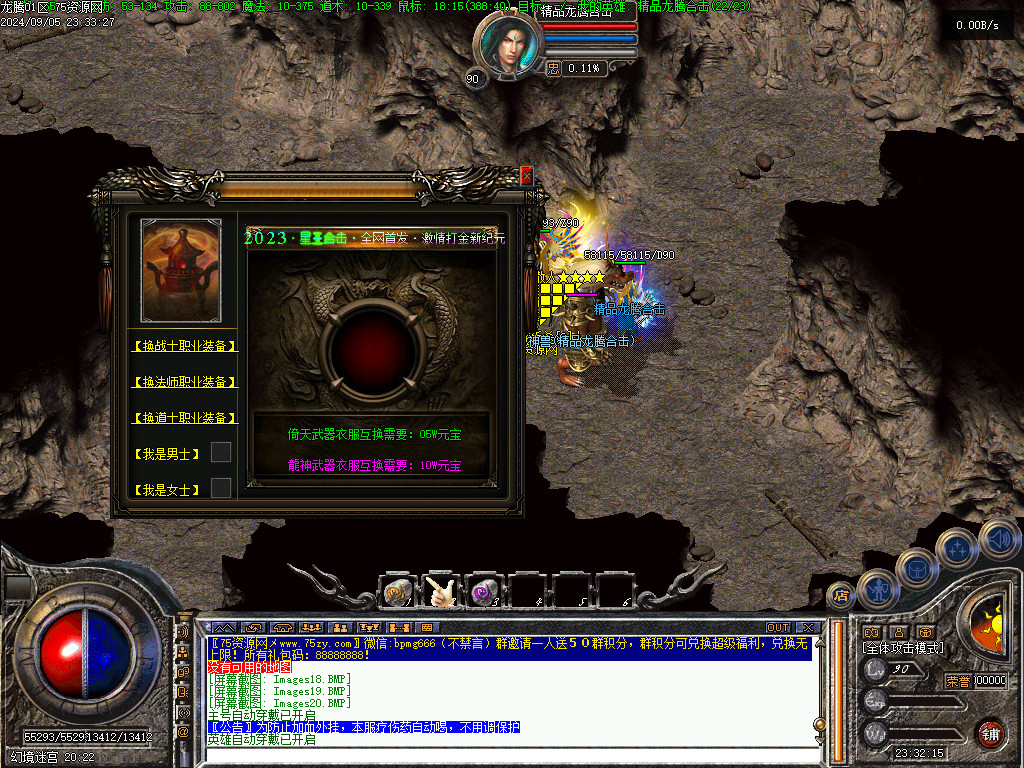This screenshot has width=1024, height=768.
Task: Open the 铺 stall button
Action: [x=990, y=732]
